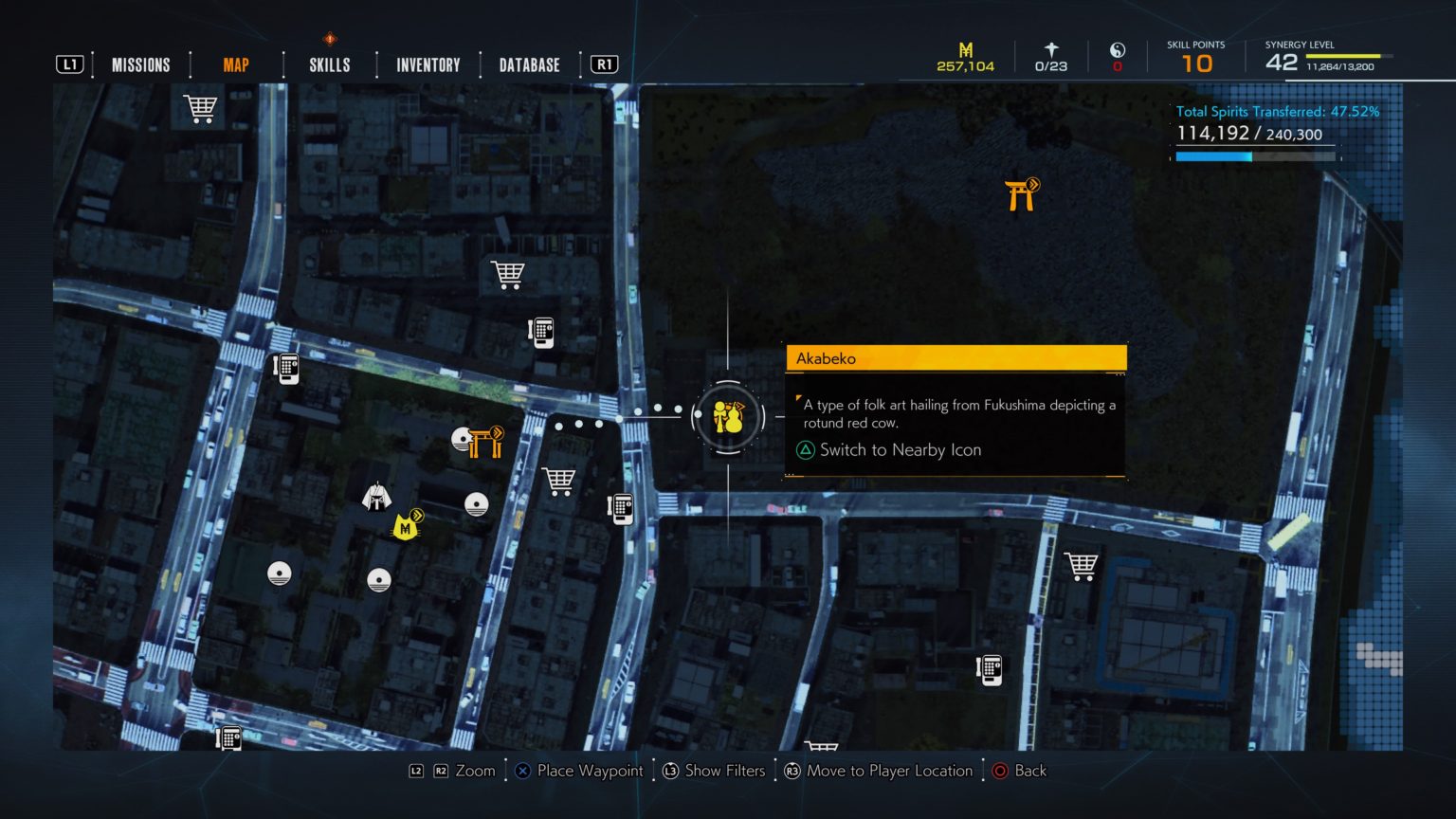
Task: Open the shopping cart shop icon top left
Action: [200, 107]
